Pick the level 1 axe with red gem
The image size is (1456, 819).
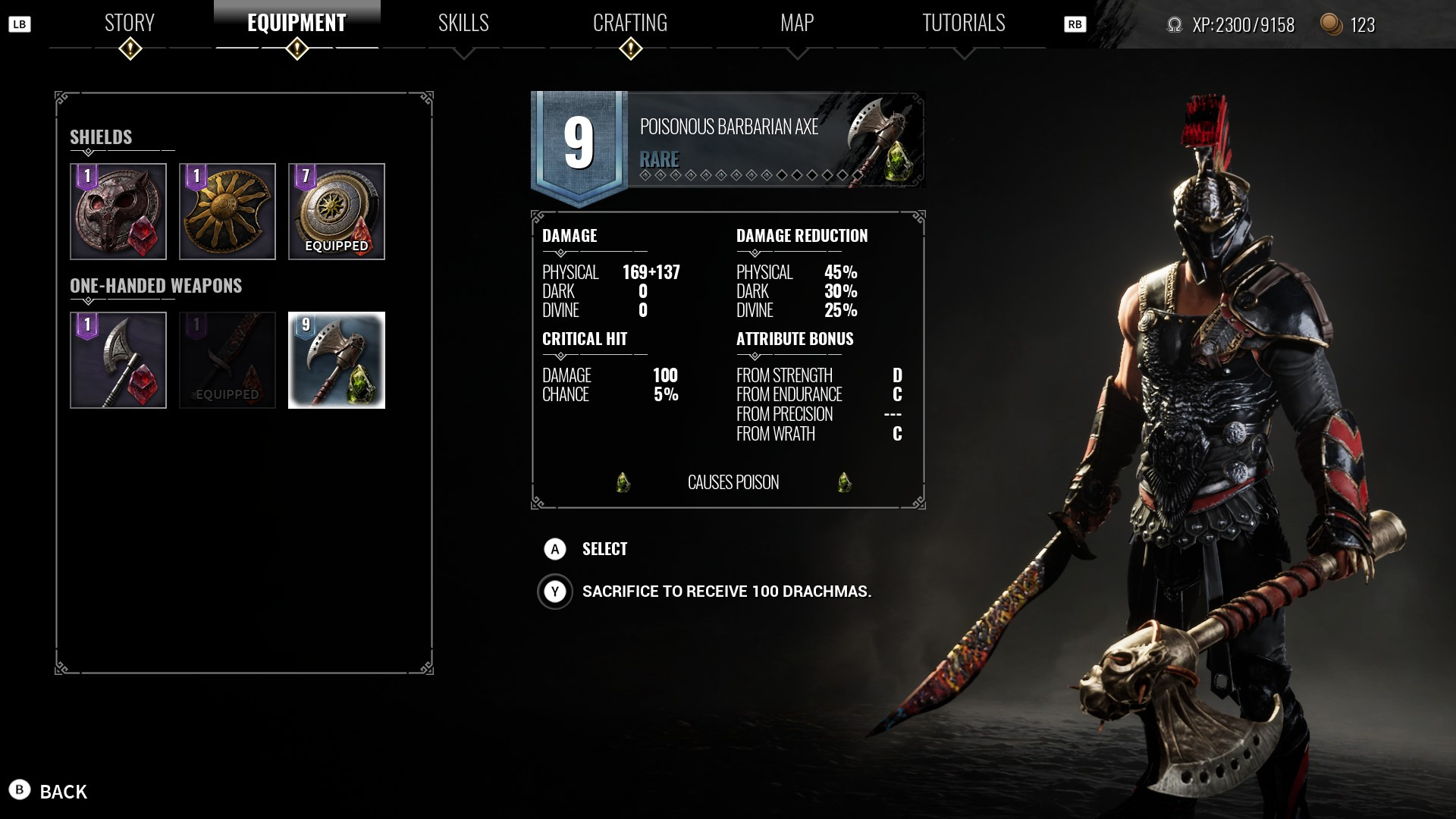[118, 360]
